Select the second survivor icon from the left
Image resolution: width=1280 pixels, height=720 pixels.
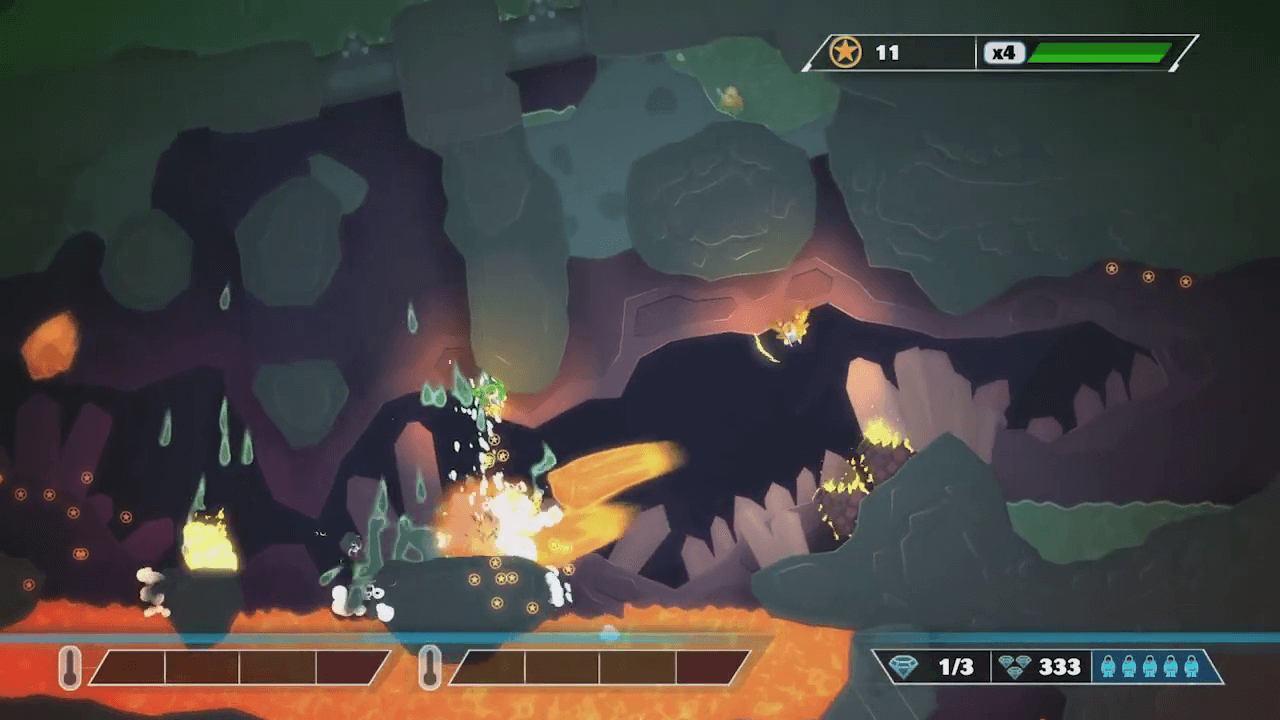pos(1129,667)
